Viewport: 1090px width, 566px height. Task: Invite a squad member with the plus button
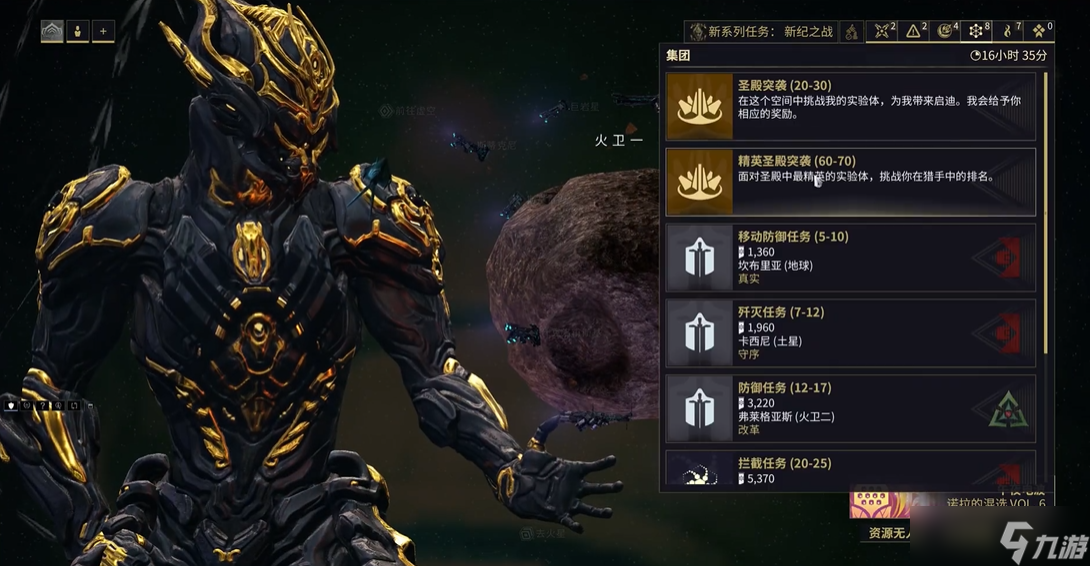[x=103, y=32]
